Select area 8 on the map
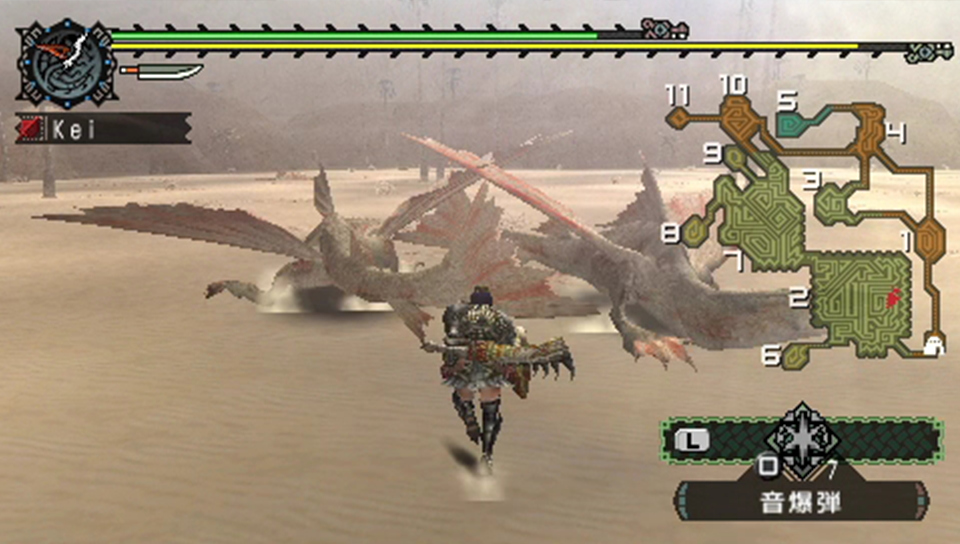The height and width of the screenshot is (544, 960). [x=697, y=233]
